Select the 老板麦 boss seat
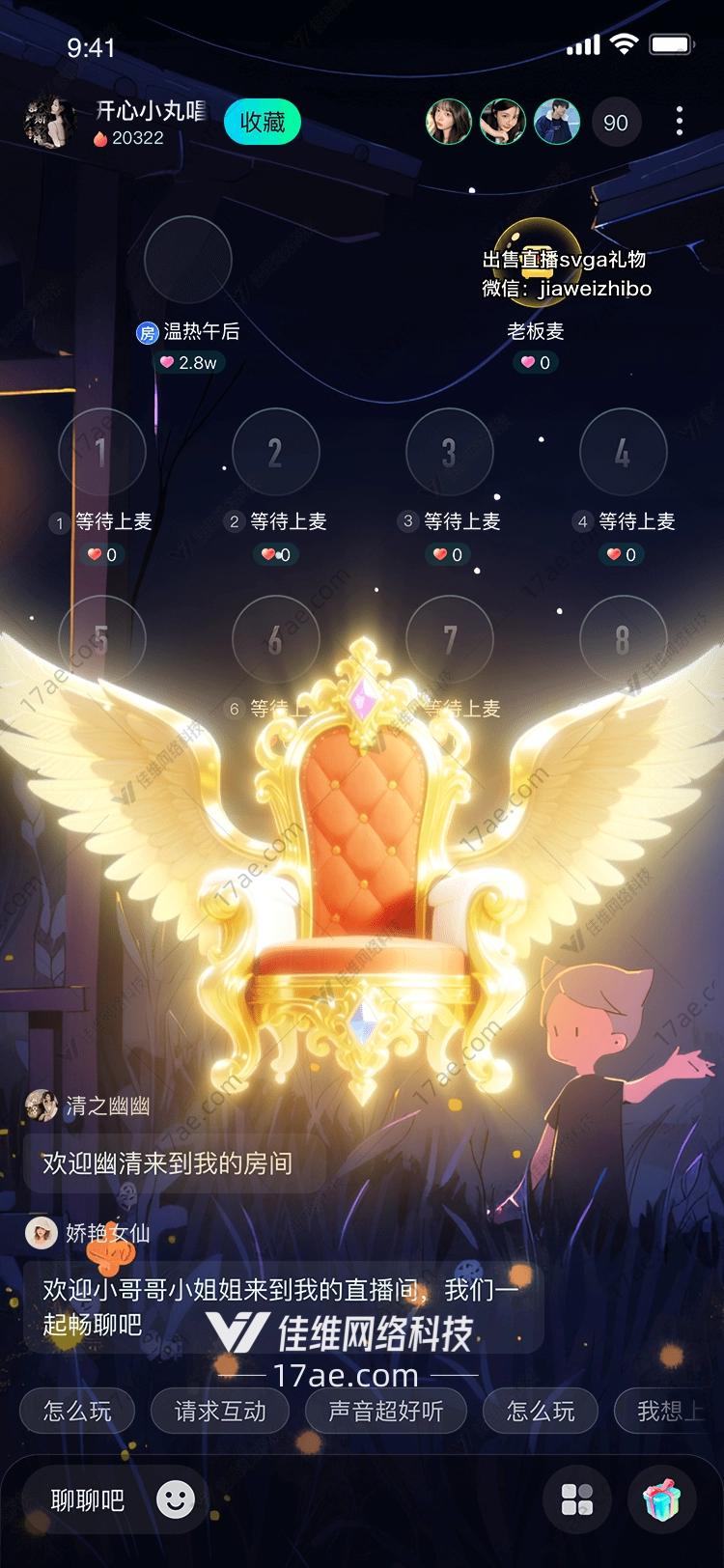 (x=537, y=261)
